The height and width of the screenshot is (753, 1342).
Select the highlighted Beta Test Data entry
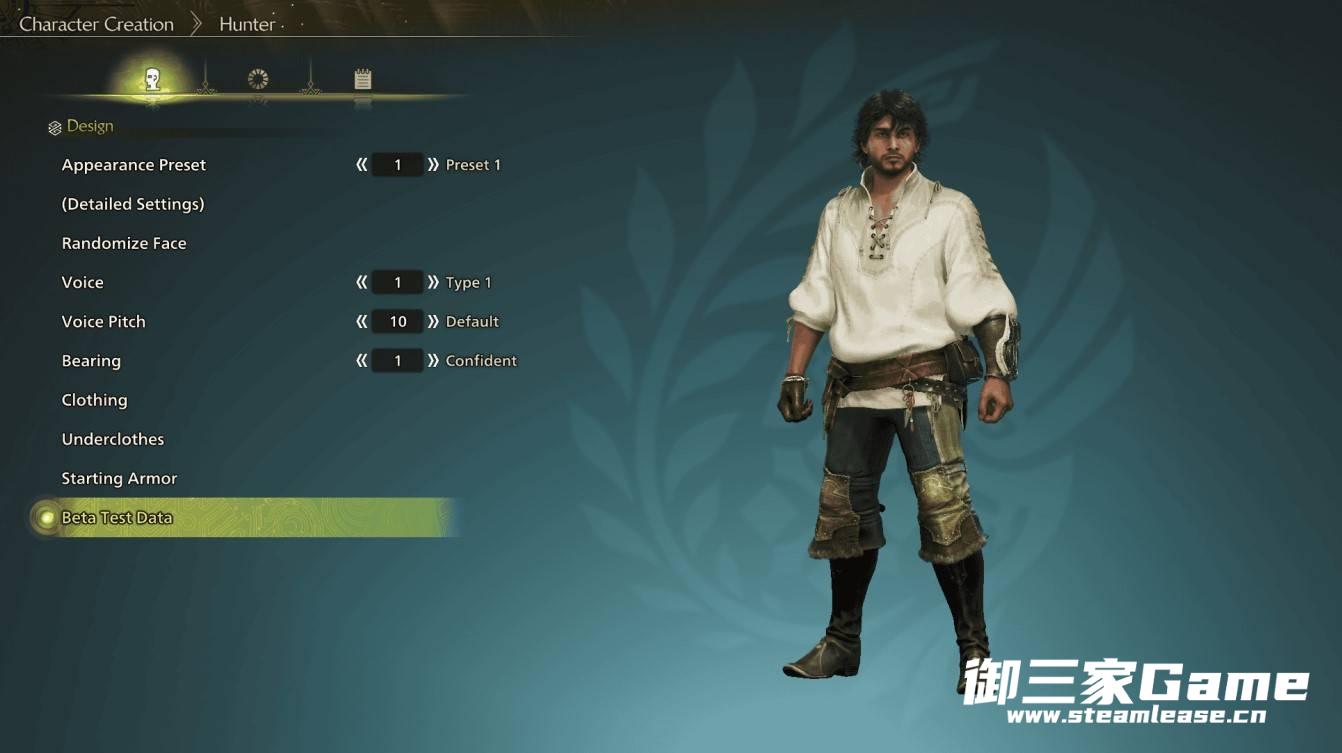click(x=117, y=518)
